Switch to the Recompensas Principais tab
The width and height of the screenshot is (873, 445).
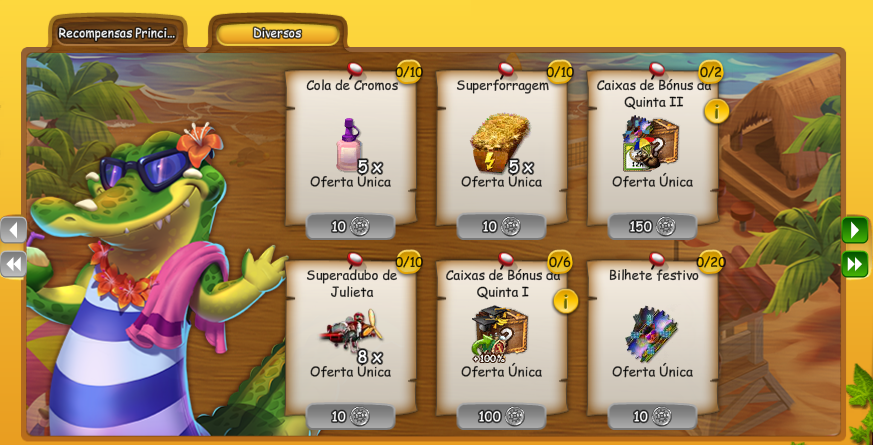click(x=116, y=33)
